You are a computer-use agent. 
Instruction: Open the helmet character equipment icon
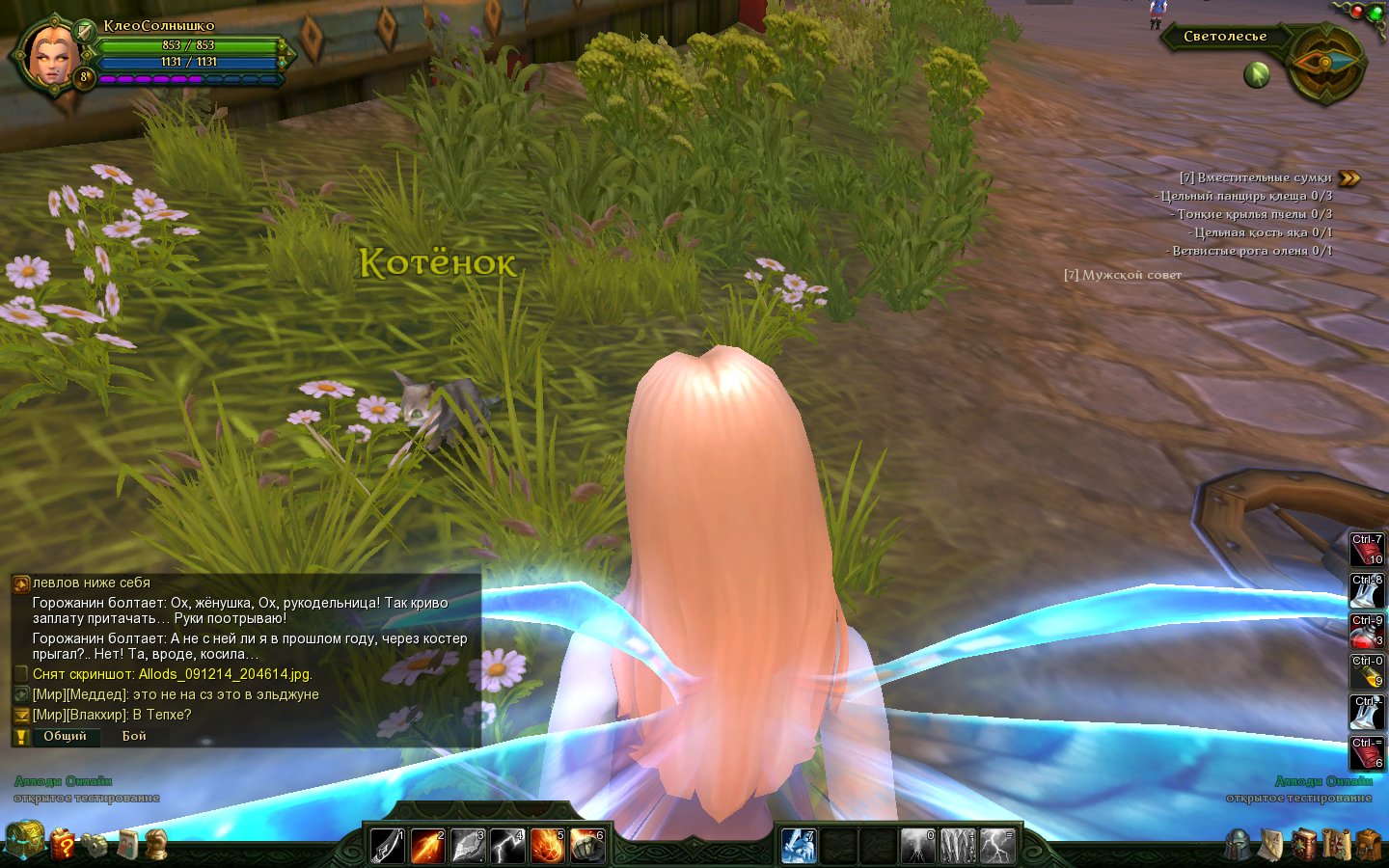click(1239, 845)
